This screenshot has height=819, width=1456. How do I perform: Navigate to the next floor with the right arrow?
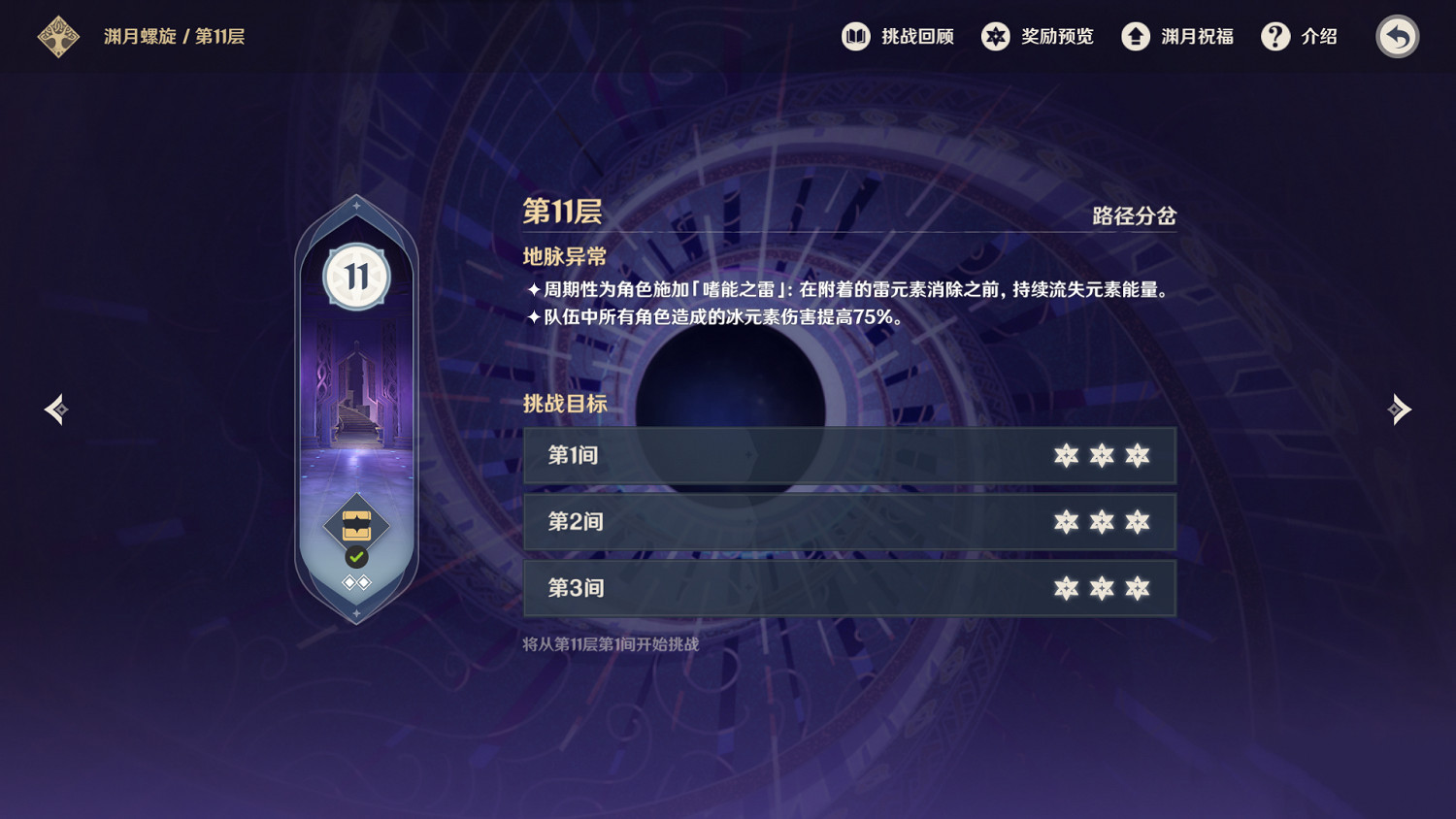[1401, 409]
